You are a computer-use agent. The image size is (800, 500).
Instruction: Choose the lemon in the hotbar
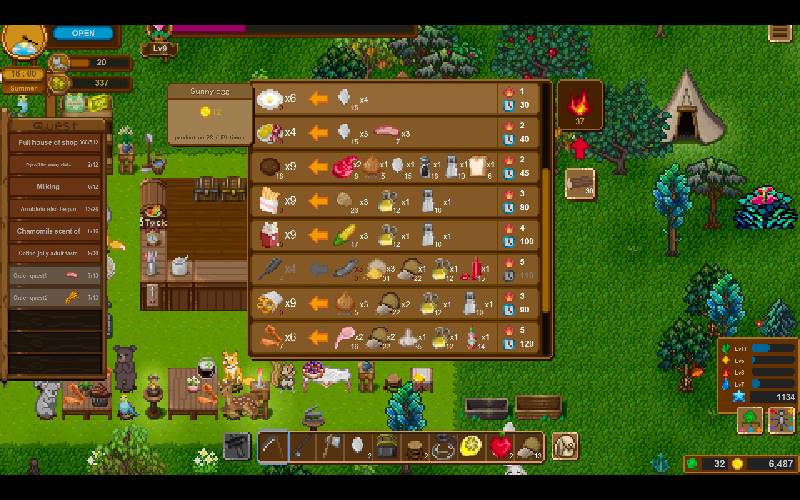click(472, 446)
